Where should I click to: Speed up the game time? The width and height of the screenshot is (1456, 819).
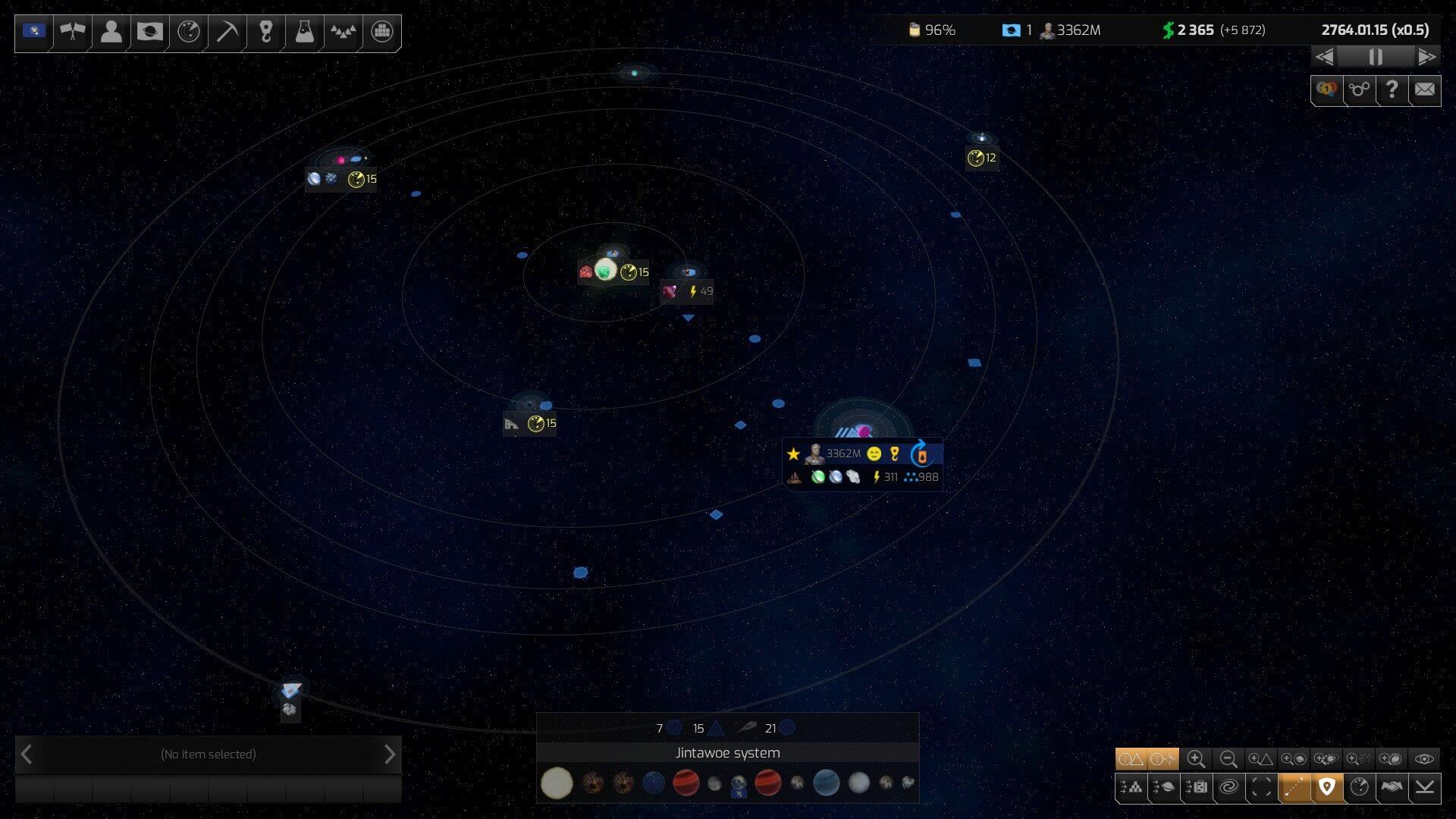click(x=1426, y=57)
